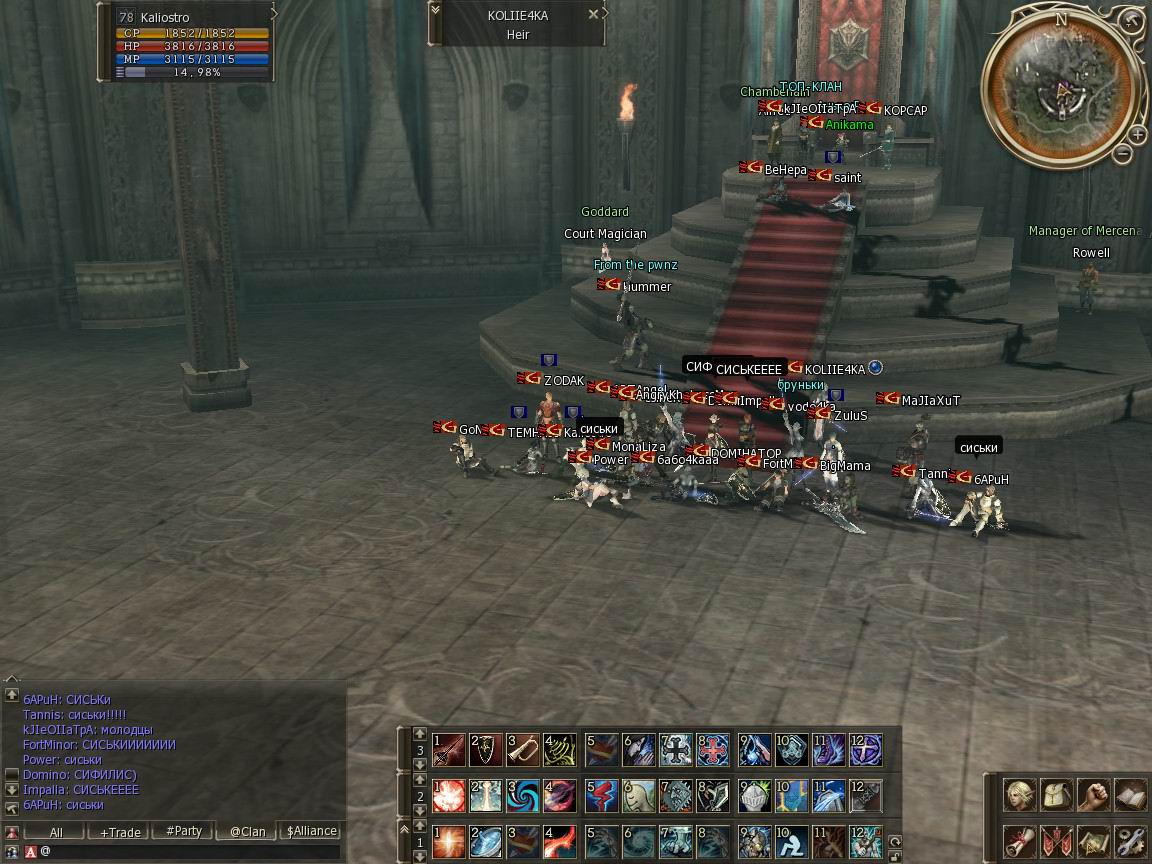Open system options wrench and gear icon

[x=1130, y=841]
